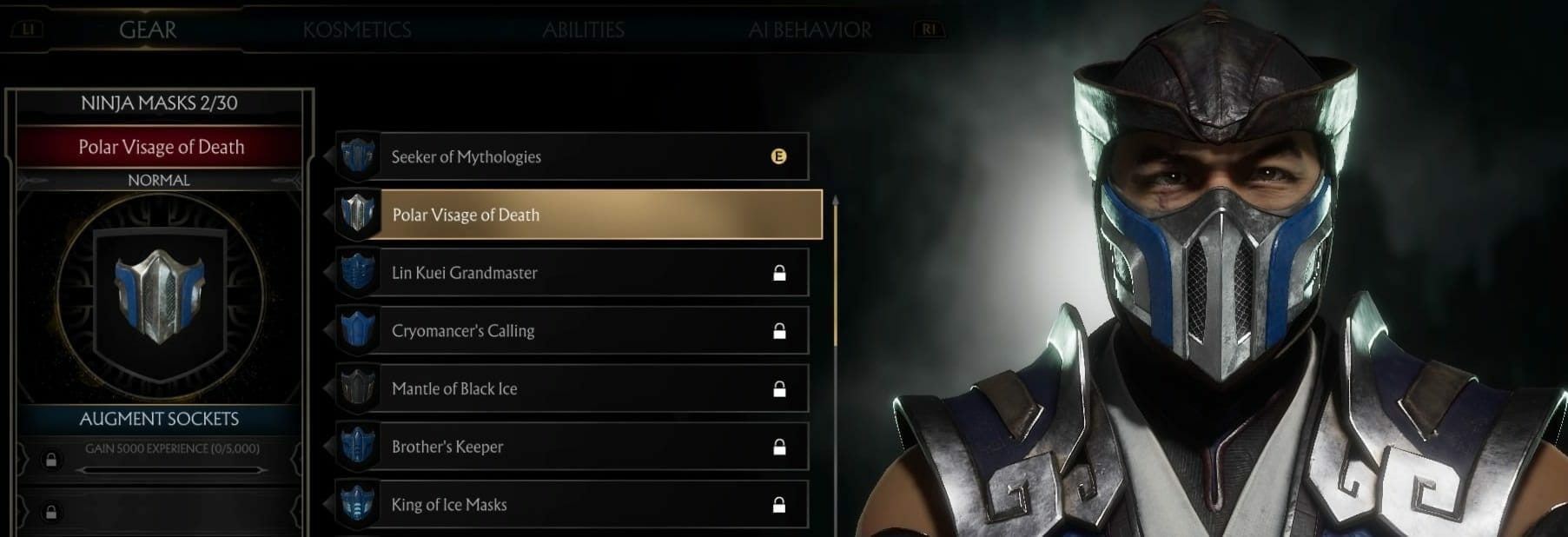Switch to the Gear tab
The height and width of the screenshot is (537, 1568).
click(x=148, y=30)
